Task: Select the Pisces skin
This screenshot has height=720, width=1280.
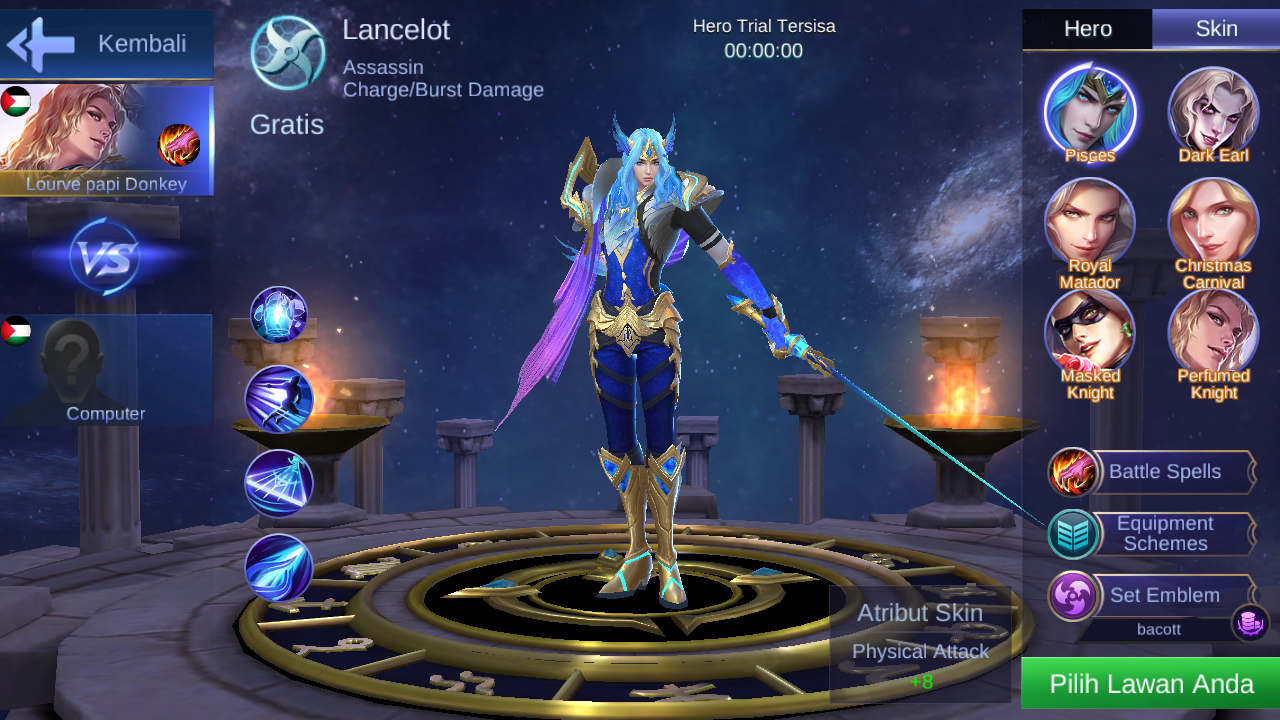Action: click(x=1088, y=112)
